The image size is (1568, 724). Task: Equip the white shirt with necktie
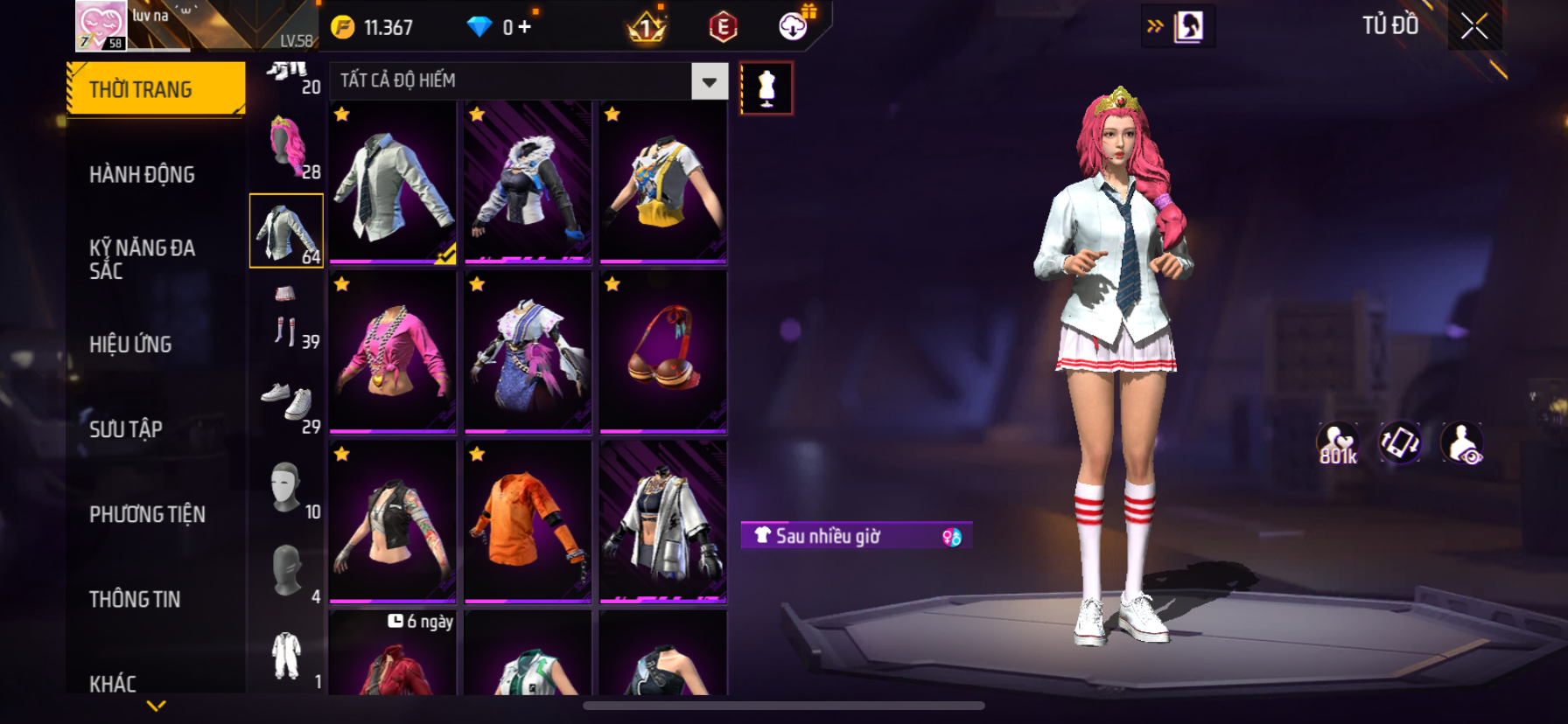pyautogui.click(x=393, y=182)
